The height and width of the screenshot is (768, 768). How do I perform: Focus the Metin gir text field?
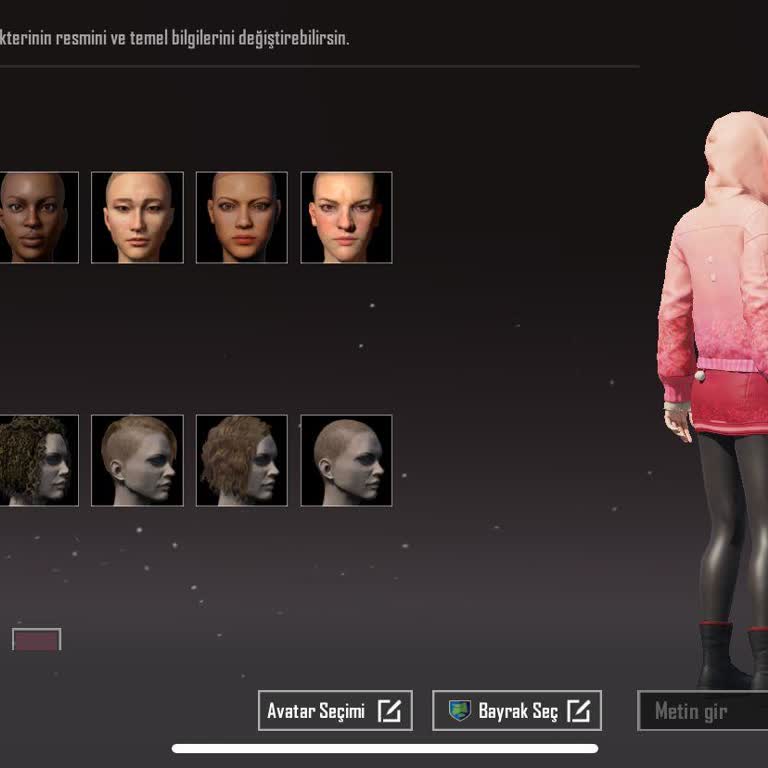[x=702, y=711]
